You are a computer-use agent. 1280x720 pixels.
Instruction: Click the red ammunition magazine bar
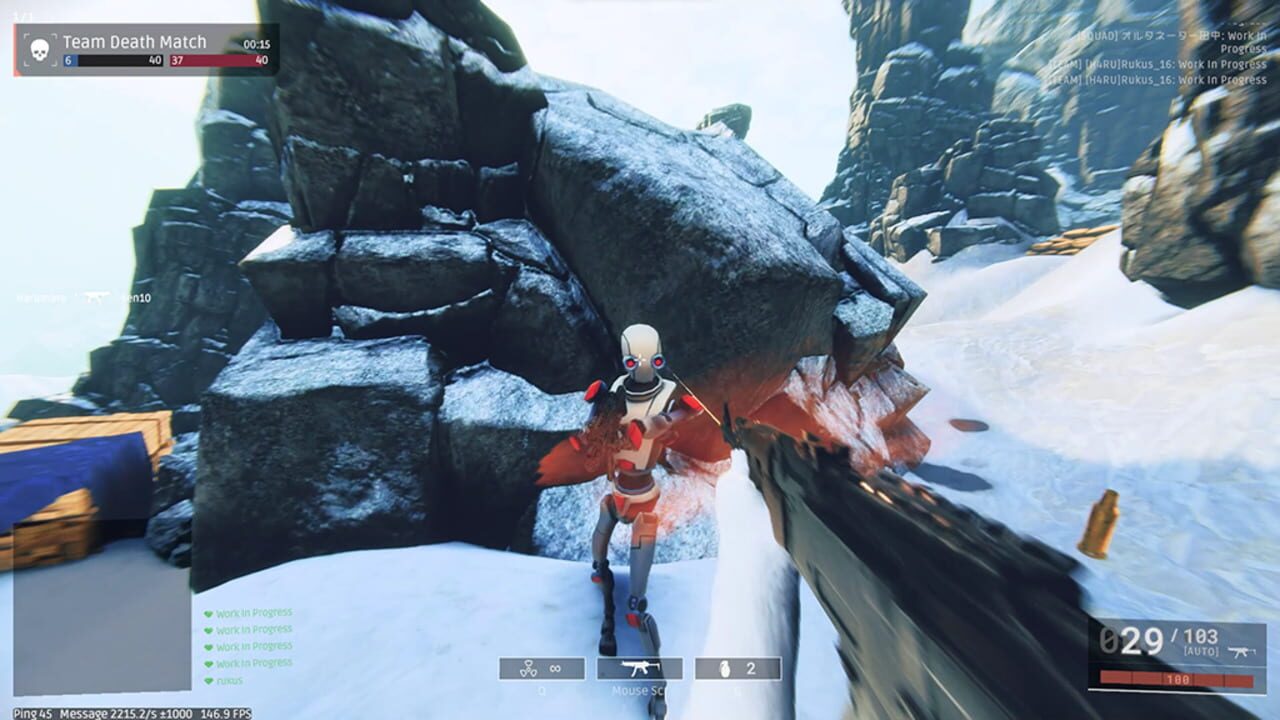click(1177, 679)
